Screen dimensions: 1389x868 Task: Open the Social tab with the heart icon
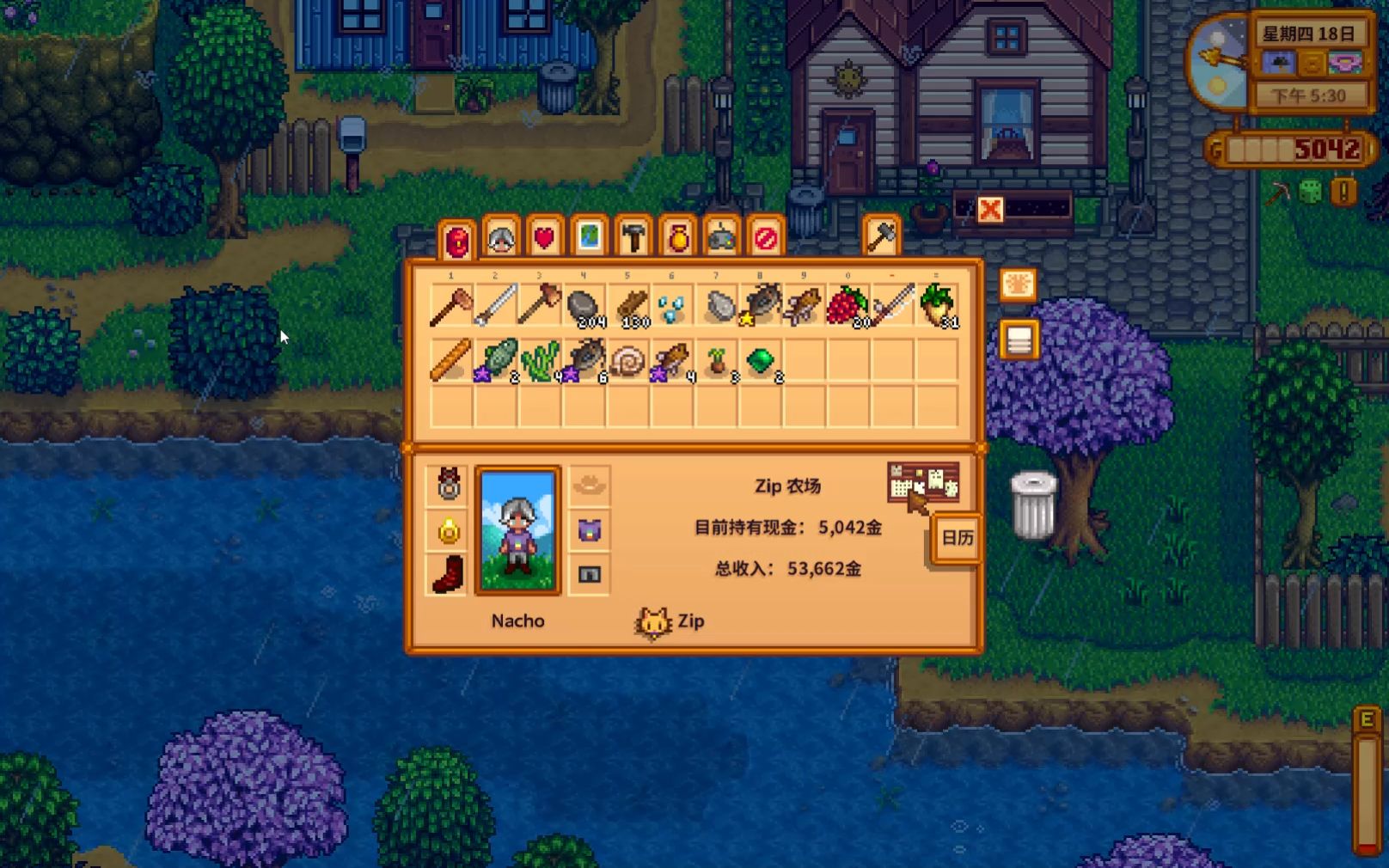(x=545, y=237)
